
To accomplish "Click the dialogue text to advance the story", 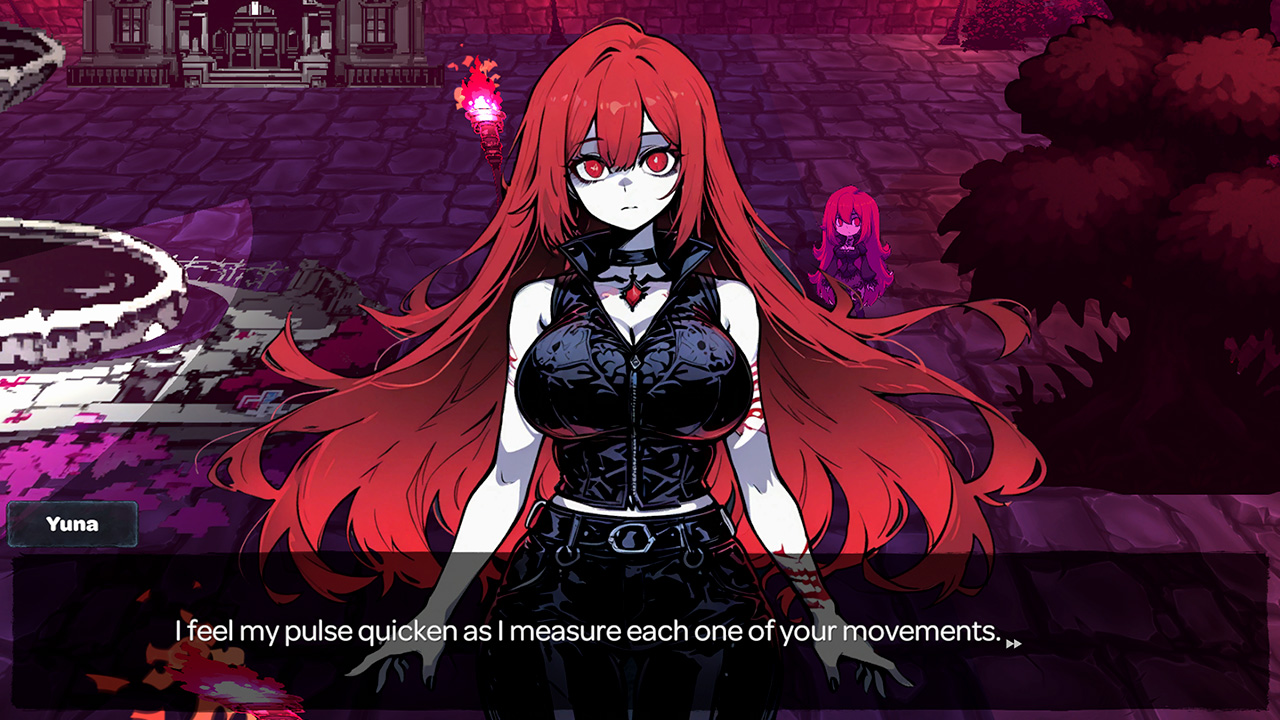I will click(590, 632).
